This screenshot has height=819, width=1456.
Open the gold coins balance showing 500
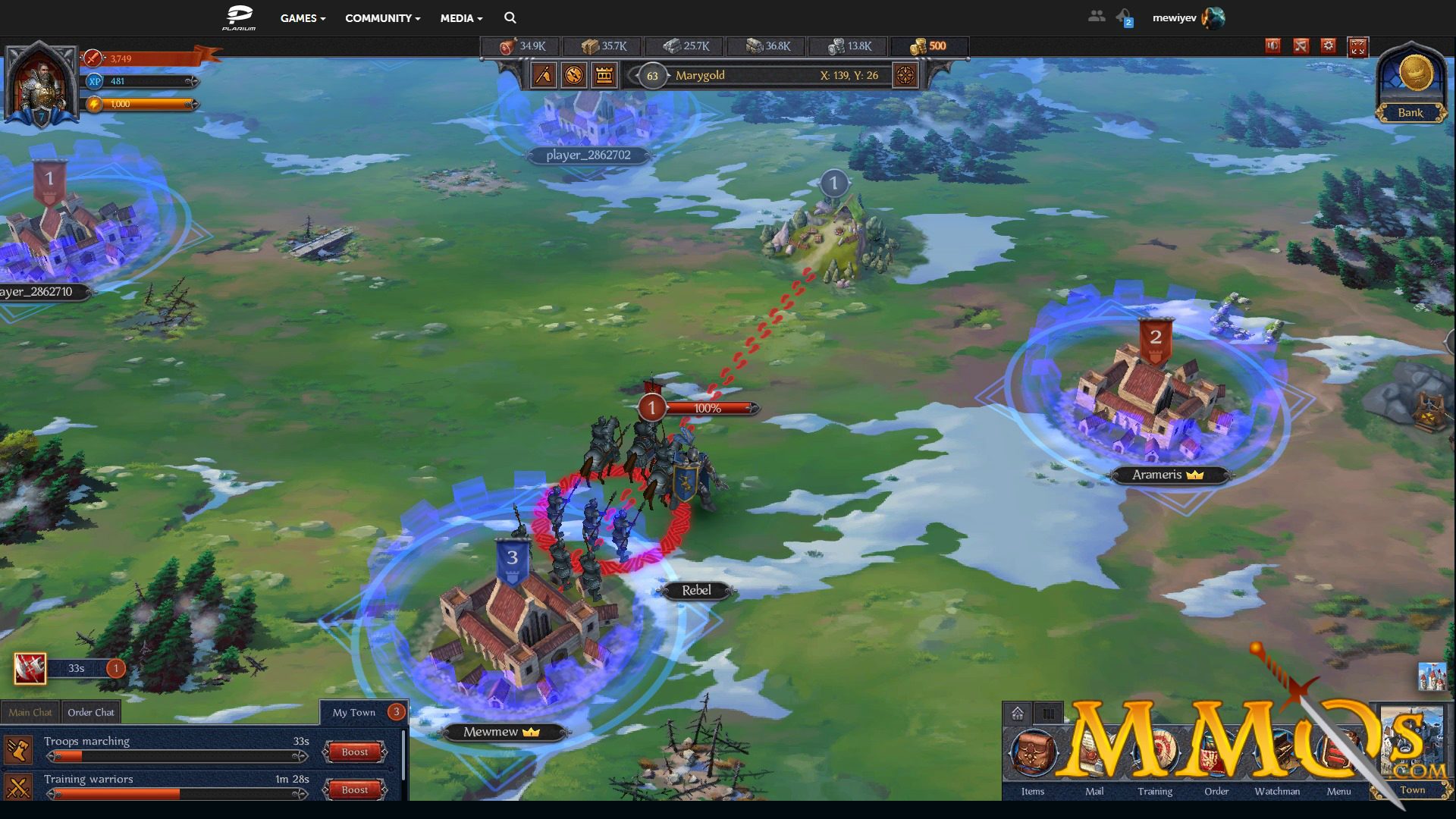[928, 46]
